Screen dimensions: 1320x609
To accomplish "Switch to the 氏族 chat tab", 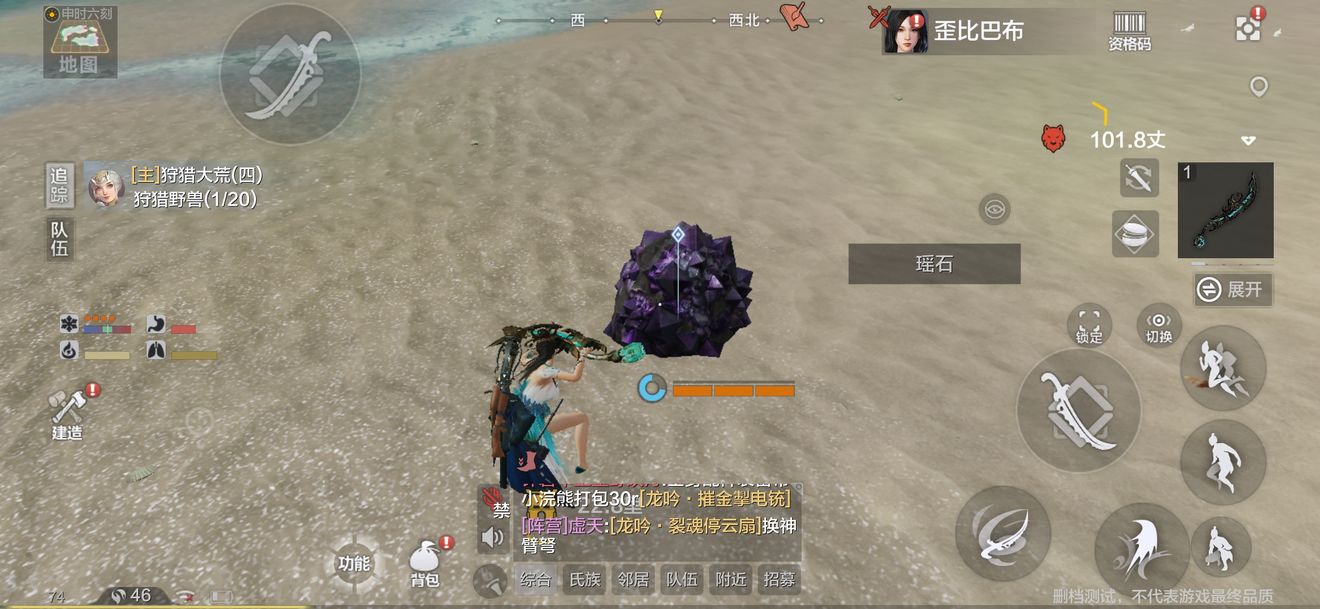I will pyautogui.click(x=585, y=579).
